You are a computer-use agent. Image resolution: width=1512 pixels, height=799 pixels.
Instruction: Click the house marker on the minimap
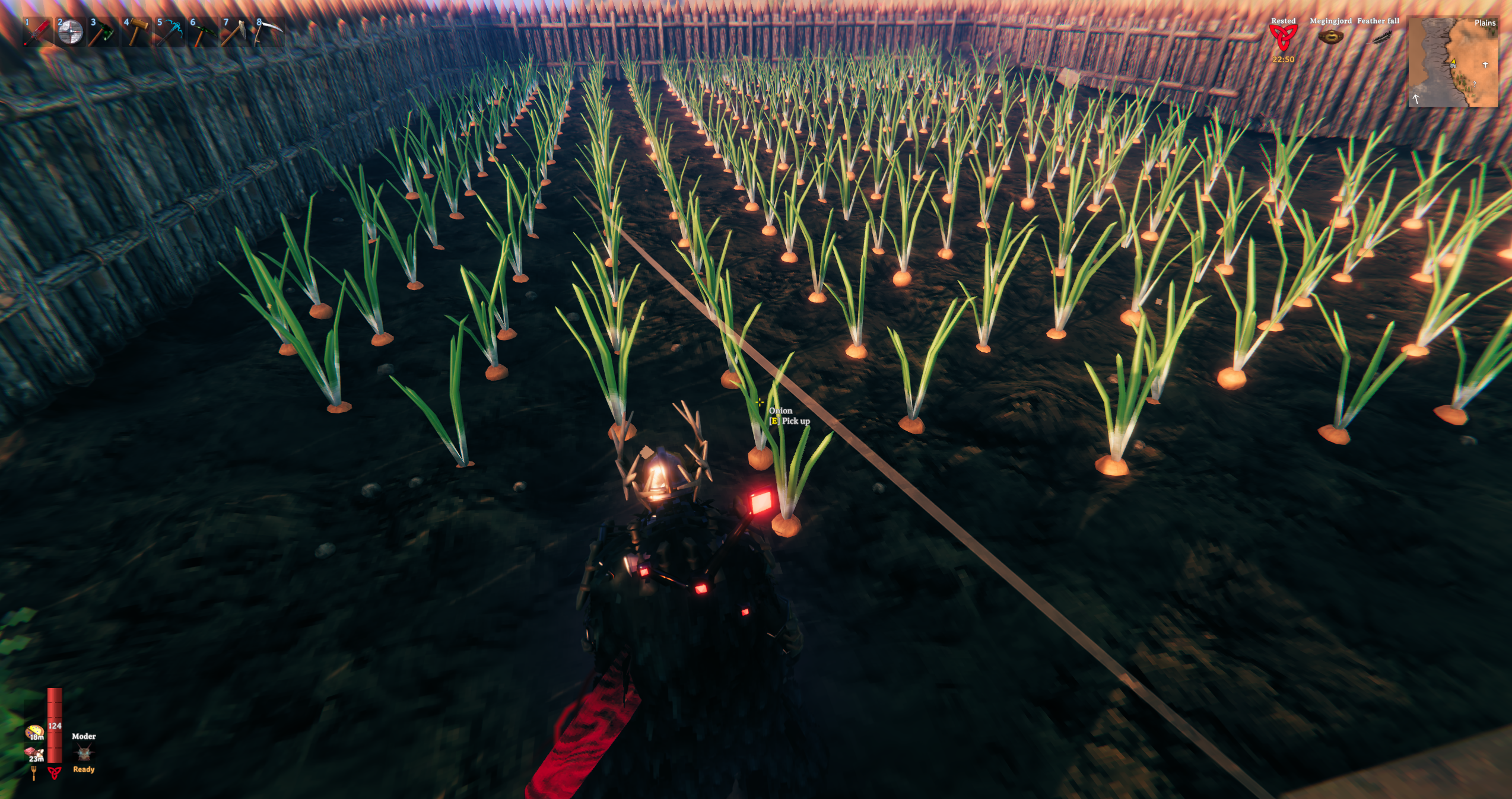1453,65
